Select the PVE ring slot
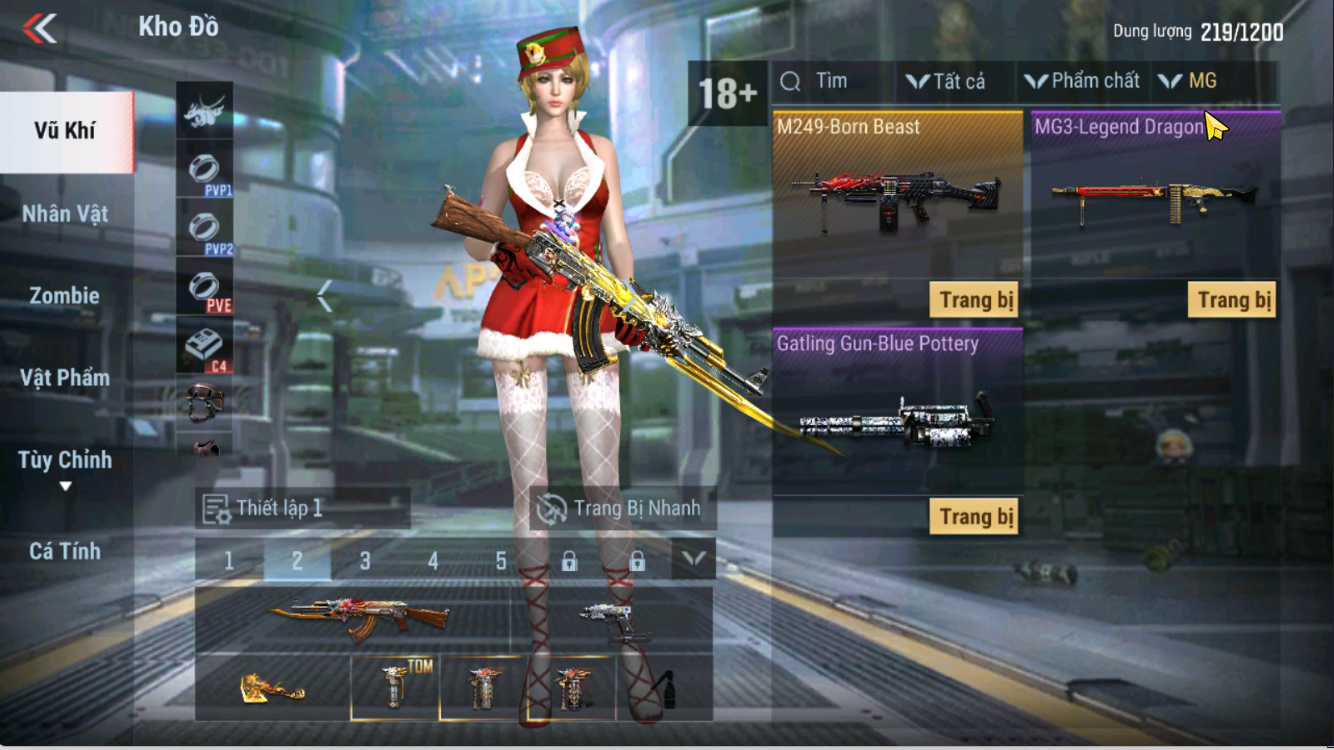 pos(205,288)
